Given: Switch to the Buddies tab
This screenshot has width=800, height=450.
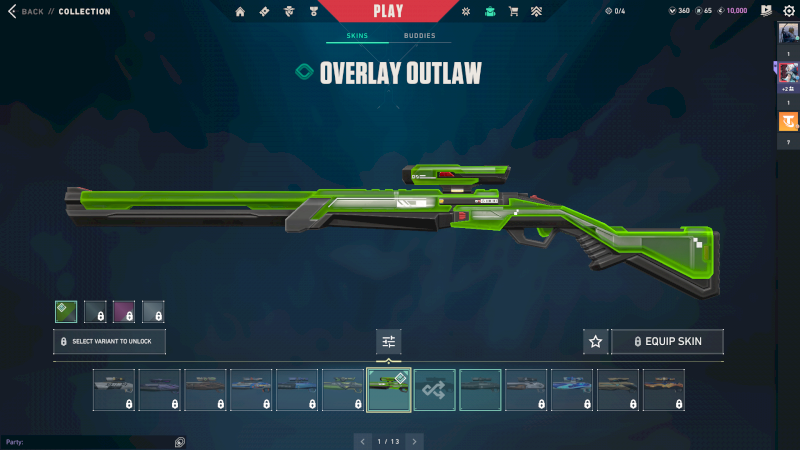Looking at the screenshot, I should pyautogui.click(x=420, y=36).
